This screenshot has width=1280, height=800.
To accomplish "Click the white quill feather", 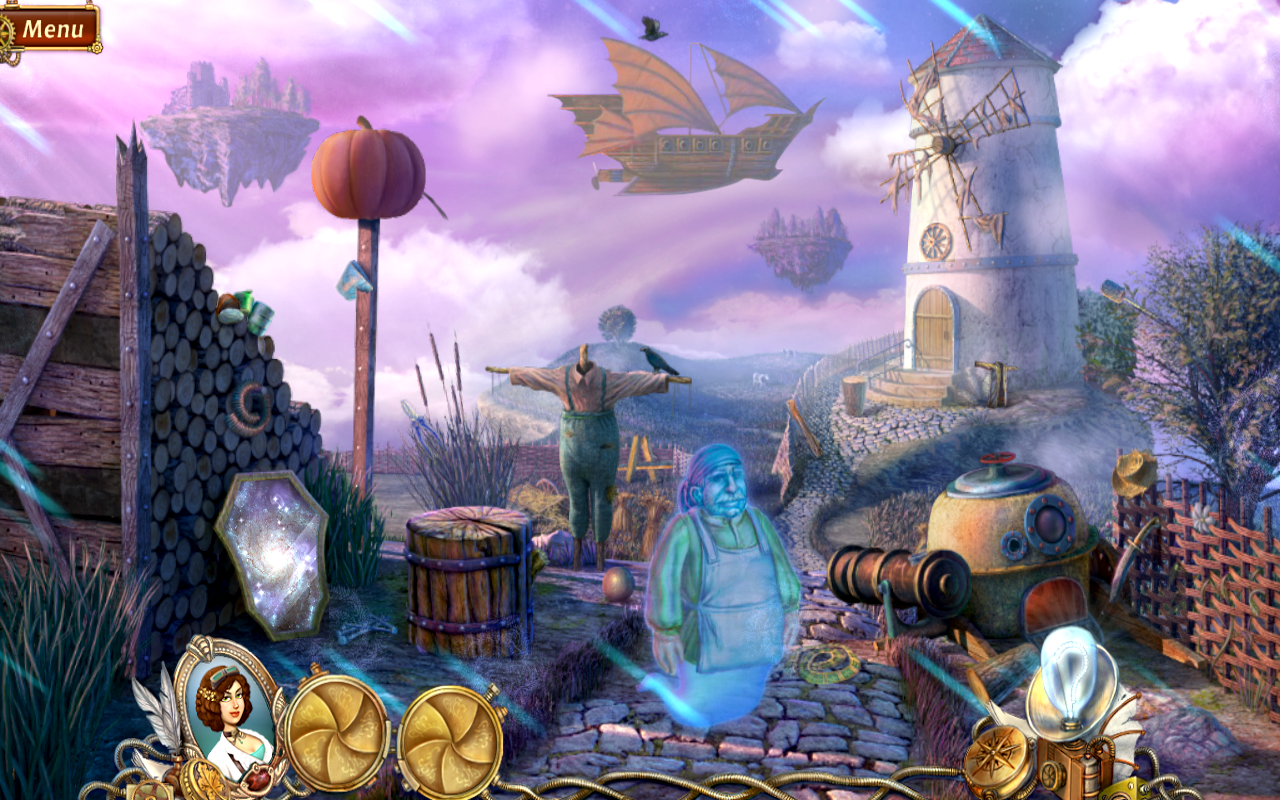I will pyautogui.click(x=163, y=710).
